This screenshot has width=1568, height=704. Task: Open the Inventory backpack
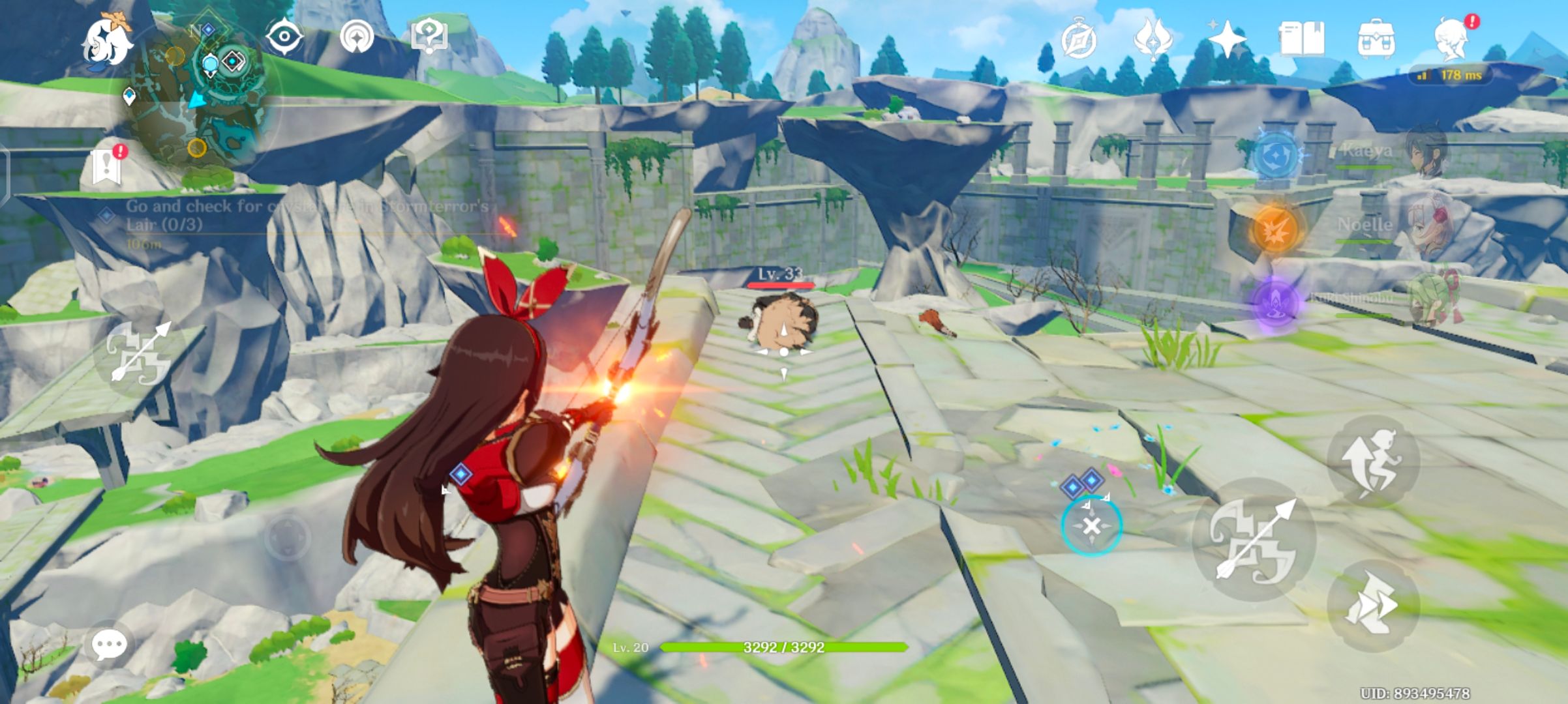coord(1376,39)
